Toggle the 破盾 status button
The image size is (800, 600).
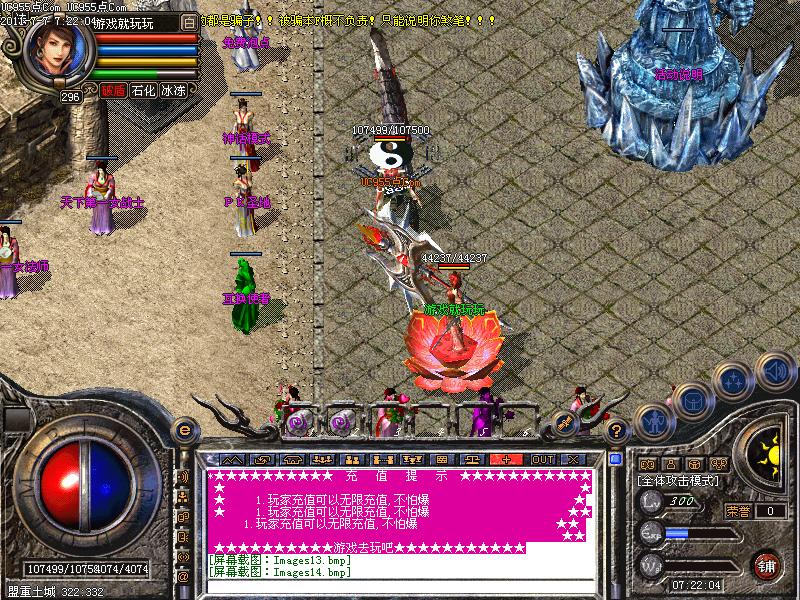point(113,90)
